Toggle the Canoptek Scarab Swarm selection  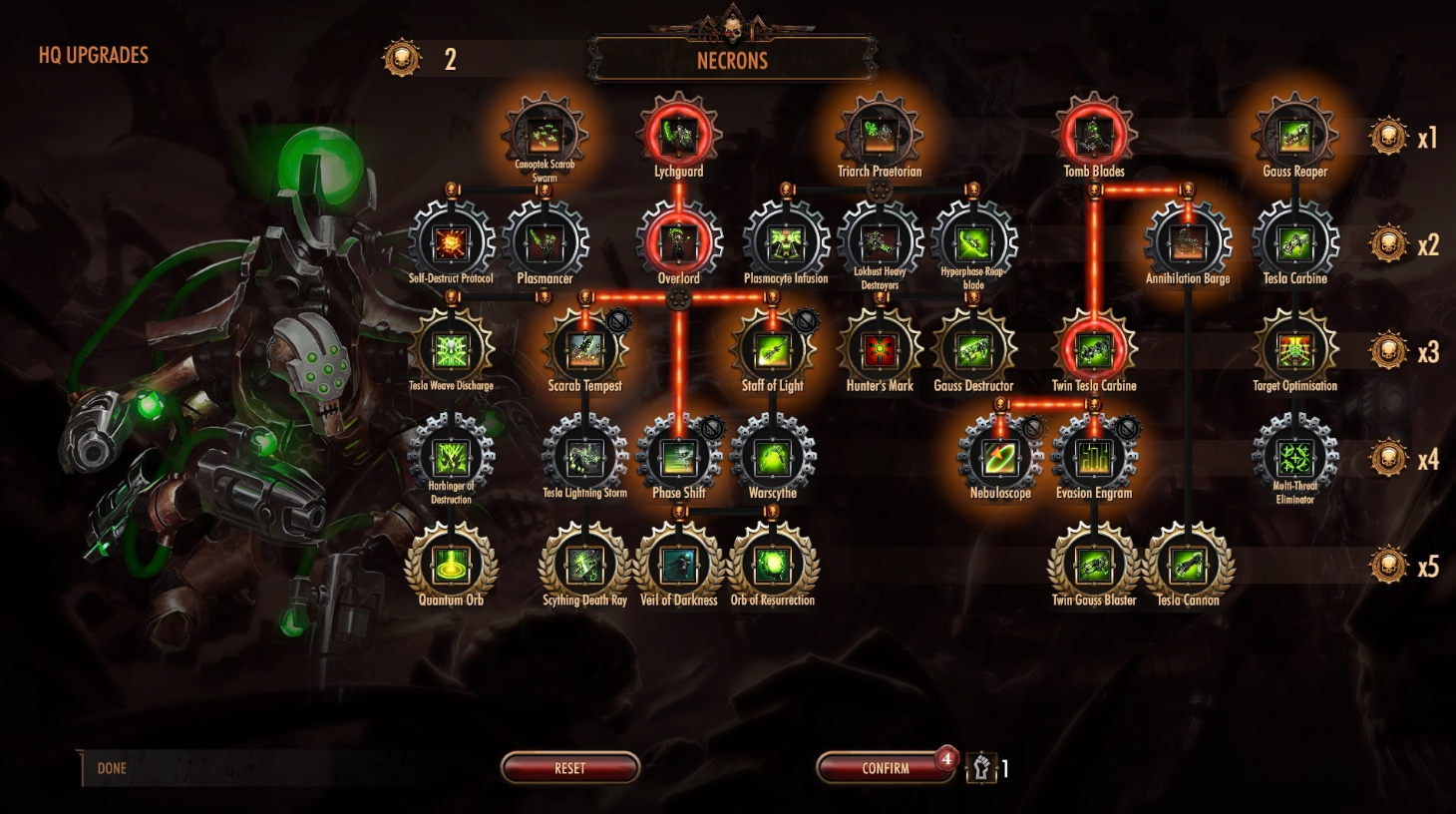(546, 138)
